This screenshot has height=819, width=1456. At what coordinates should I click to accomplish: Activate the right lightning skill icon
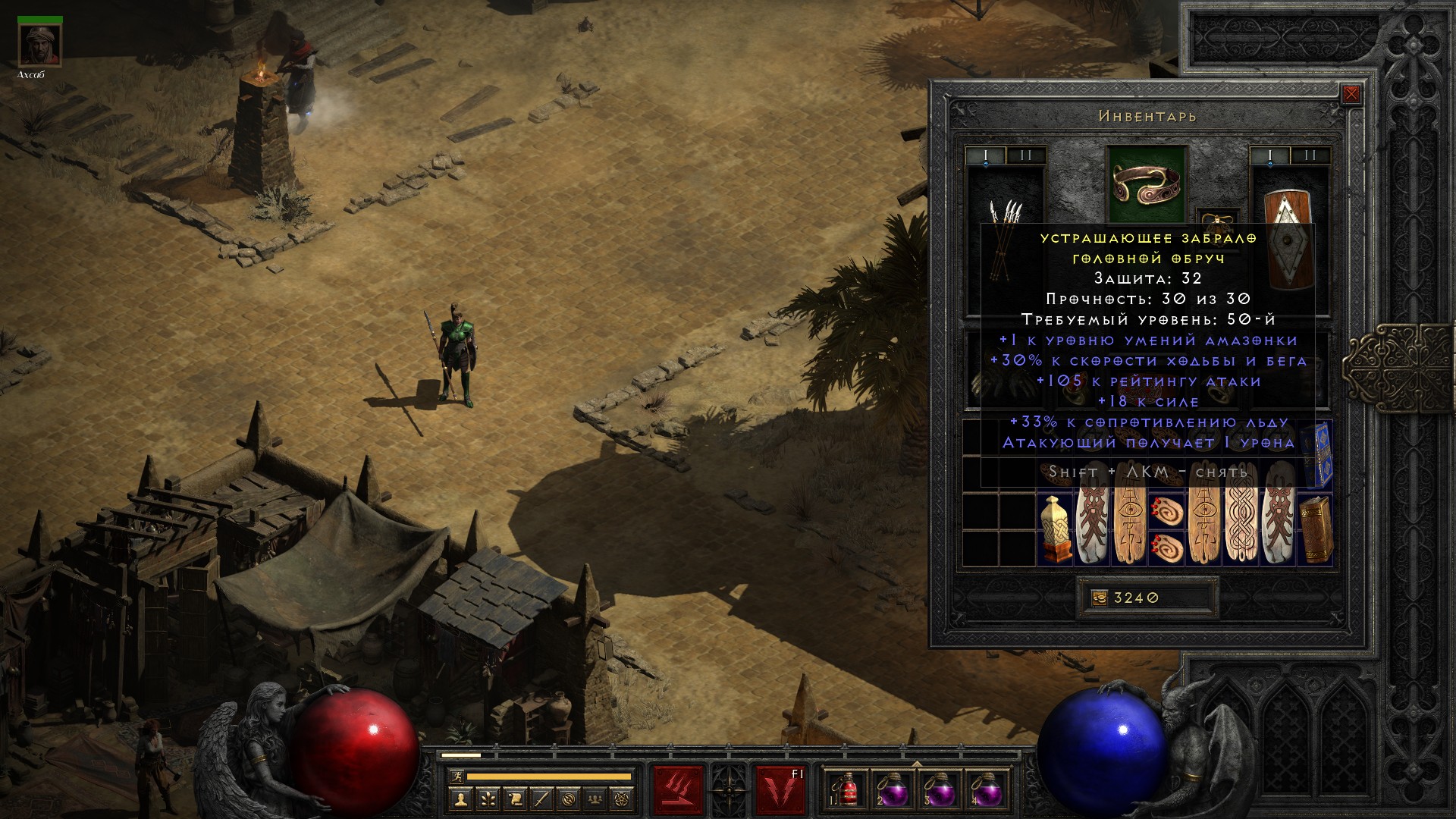(x=779, y=790)
